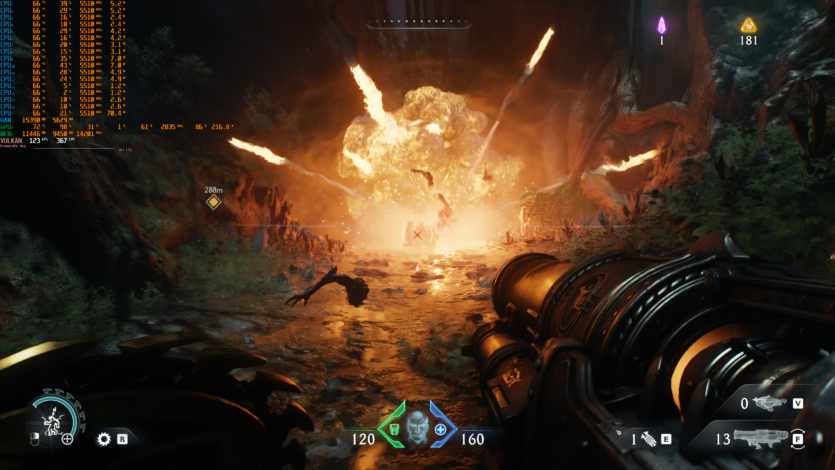The width and height of the screenshot is (835, 470).
Task: Click the blue health cross icon
Action: 440,430
